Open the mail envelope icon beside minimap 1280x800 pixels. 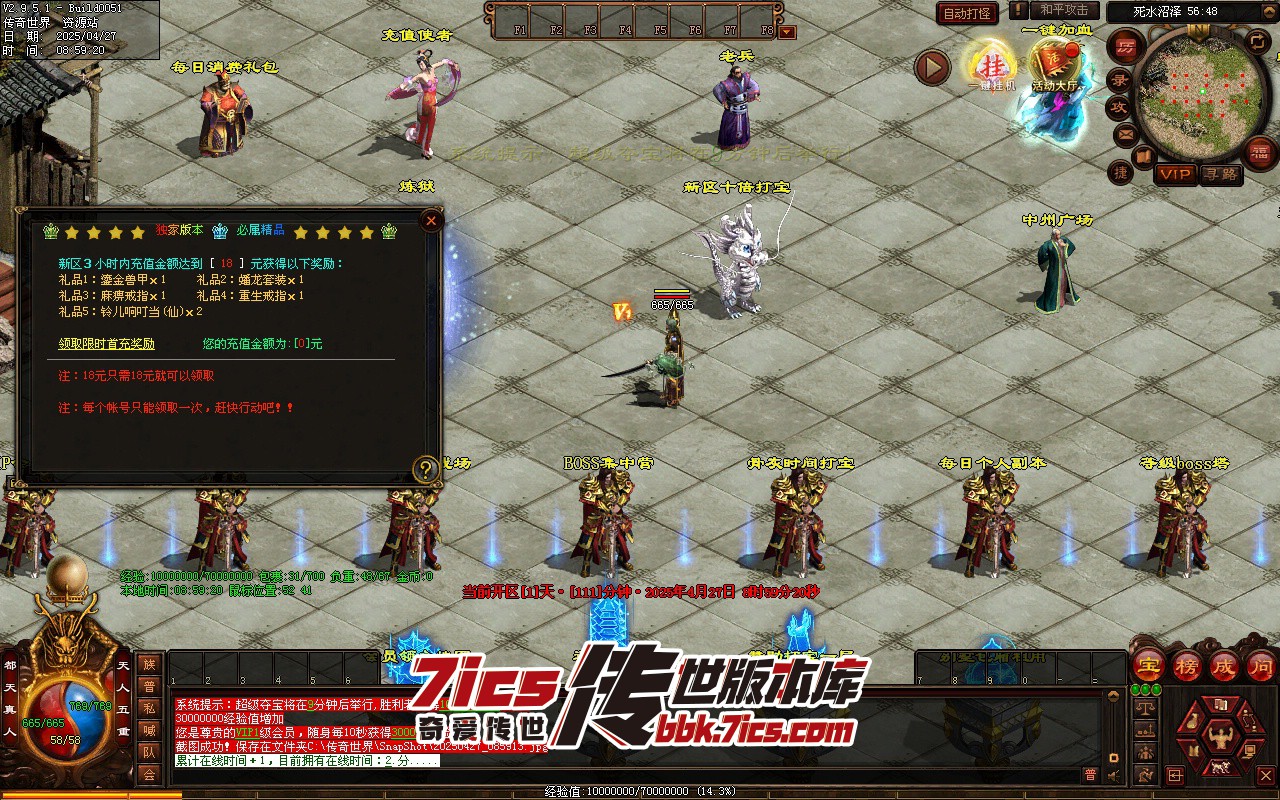[1126, 133]
